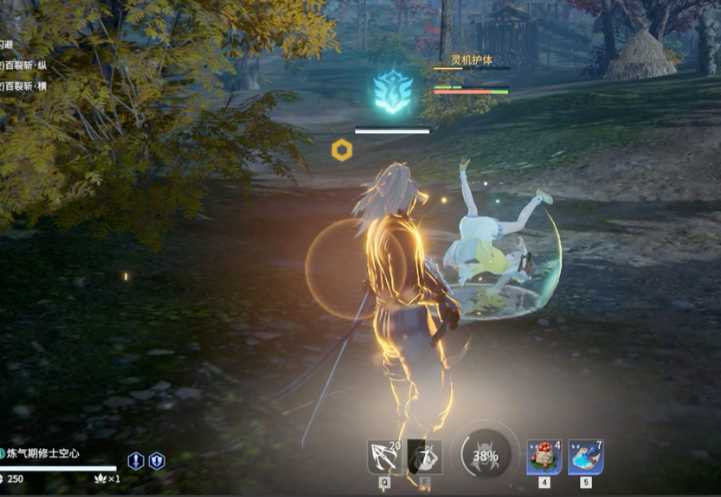
Task: Use the red mushroom cake item
Action: [544, 457]
